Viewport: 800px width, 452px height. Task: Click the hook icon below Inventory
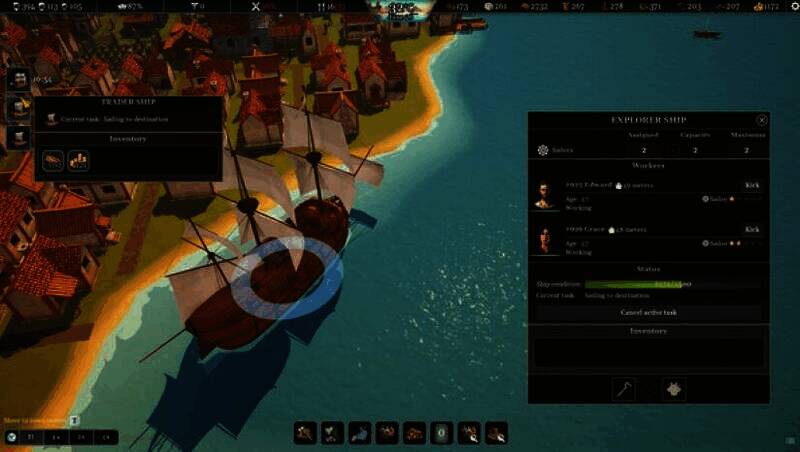pyautogui.click(x=624, y=388)
